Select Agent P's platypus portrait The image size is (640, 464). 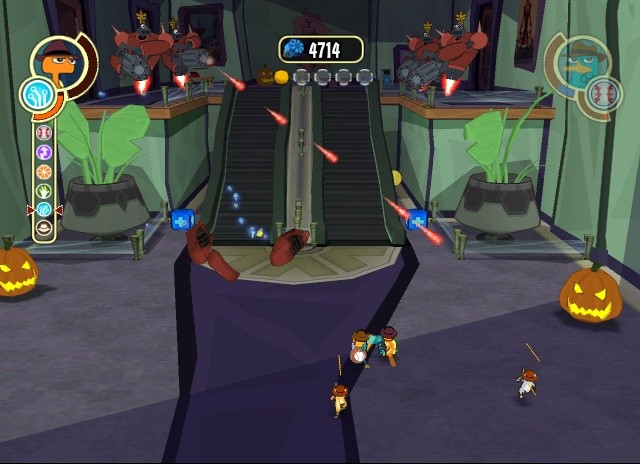click(586, 63)
